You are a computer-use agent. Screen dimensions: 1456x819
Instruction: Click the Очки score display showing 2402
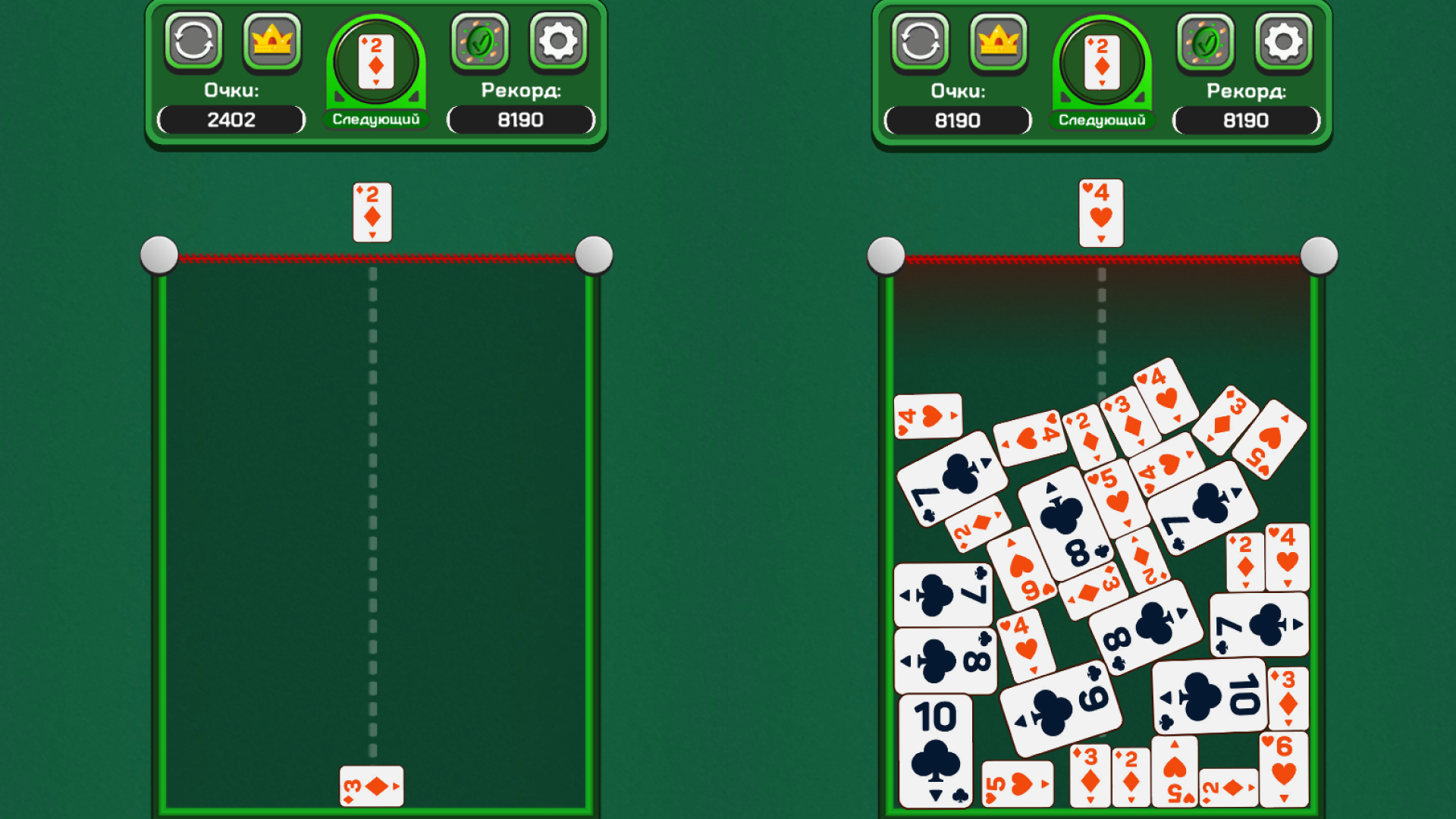click(x=230, y=119)
